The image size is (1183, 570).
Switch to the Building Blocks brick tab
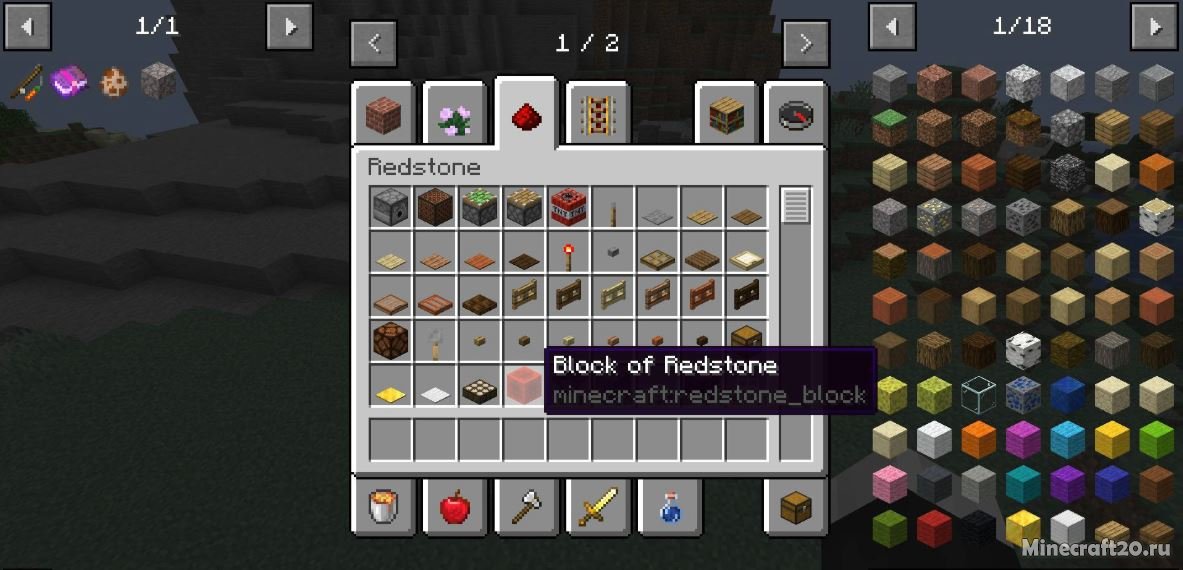(382, 116)
